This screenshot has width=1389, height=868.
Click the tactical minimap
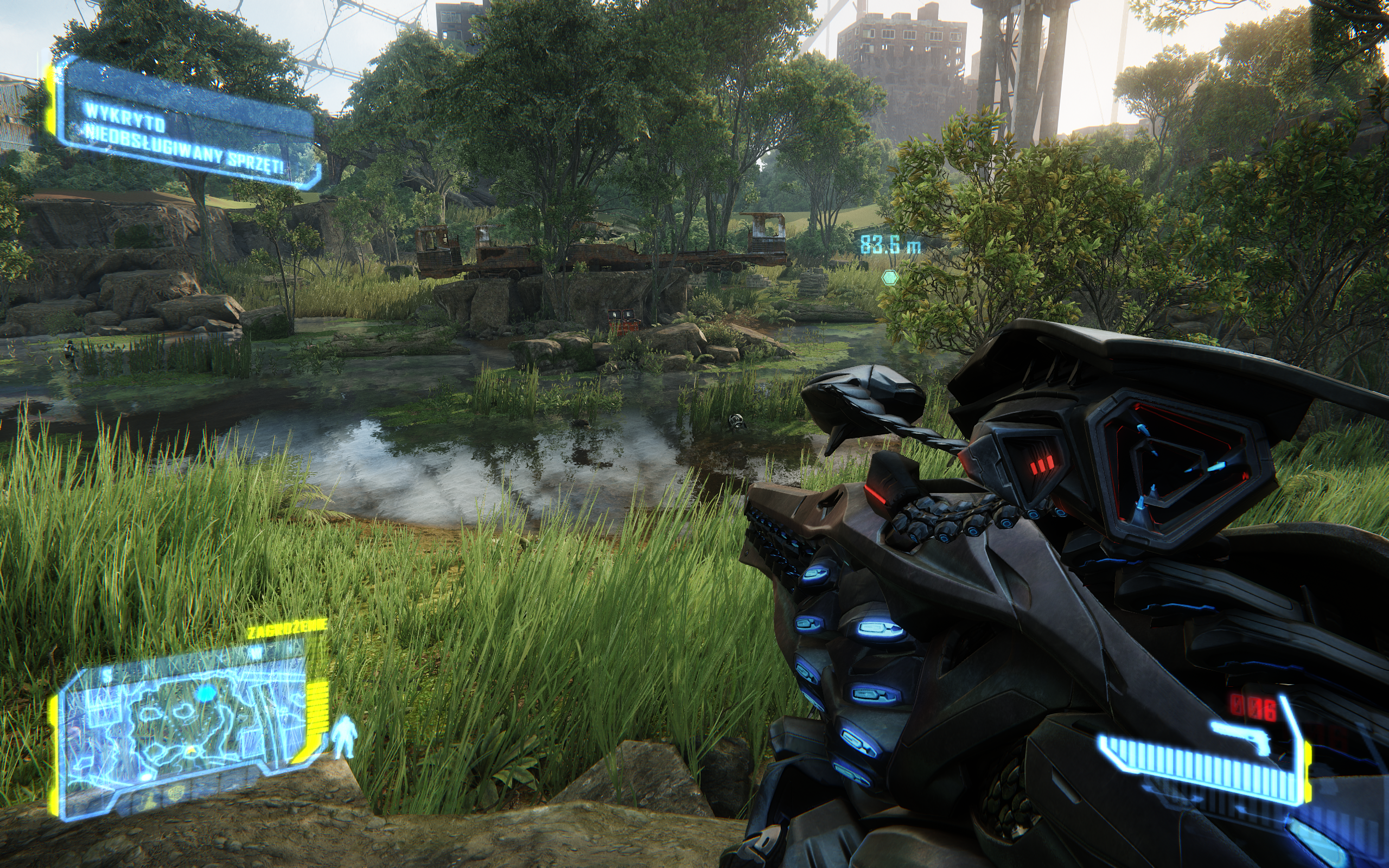[x=184, y=728]
